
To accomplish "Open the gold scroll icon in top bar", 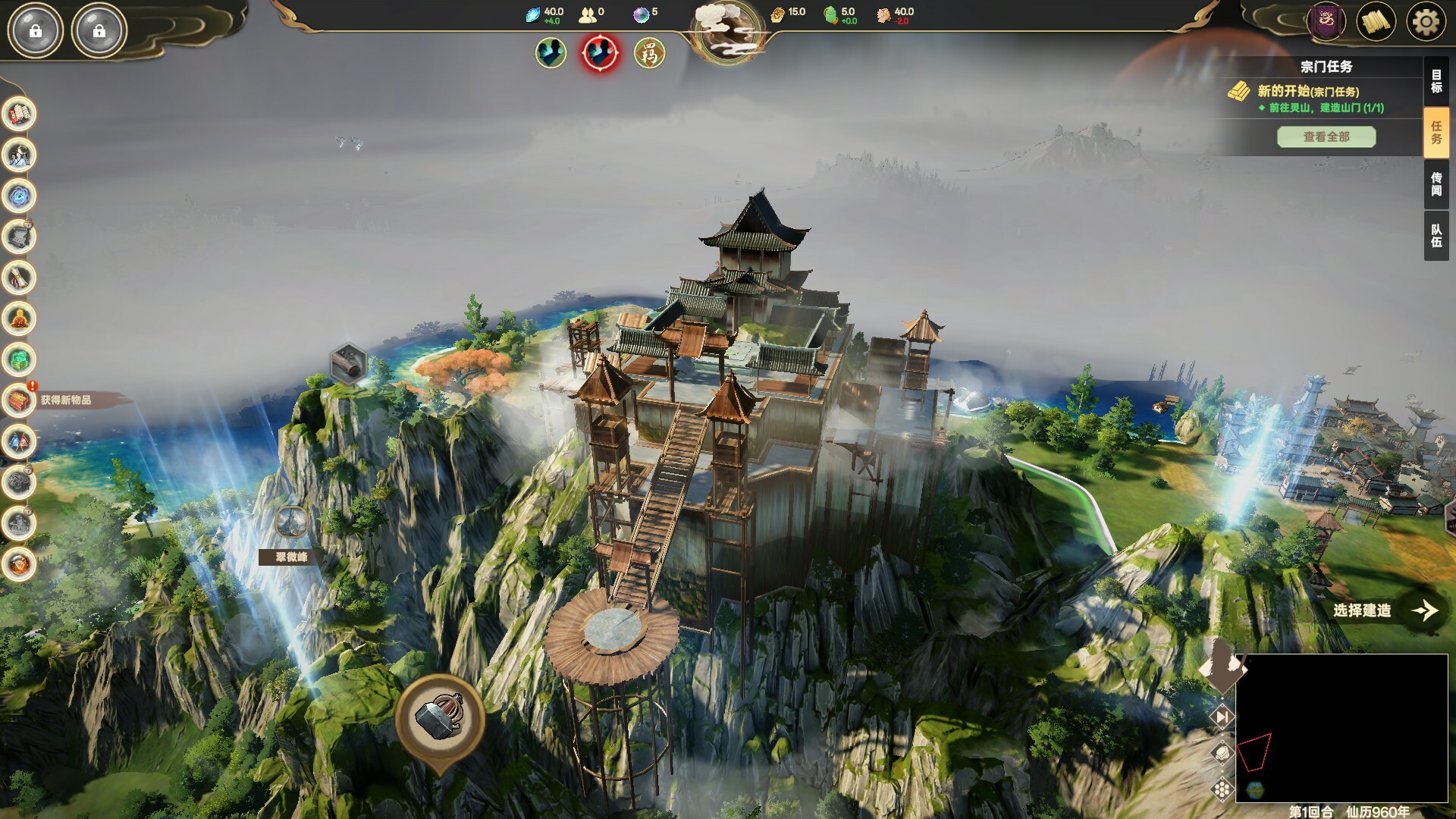I will pyautogui.click(x=1376, y=22).
